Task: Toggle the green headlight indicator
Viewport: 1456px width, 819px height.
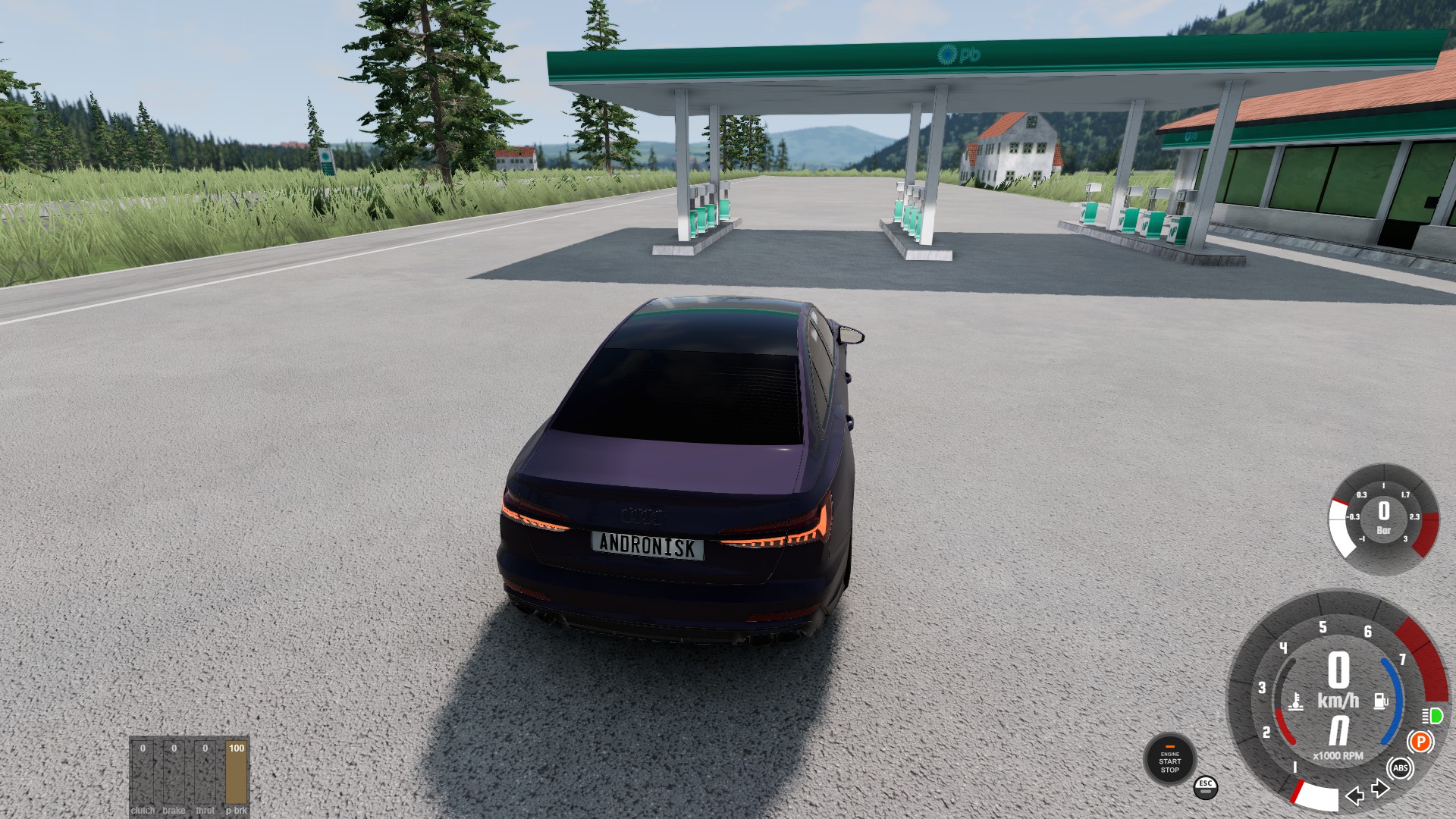Action: [1432, 716]
